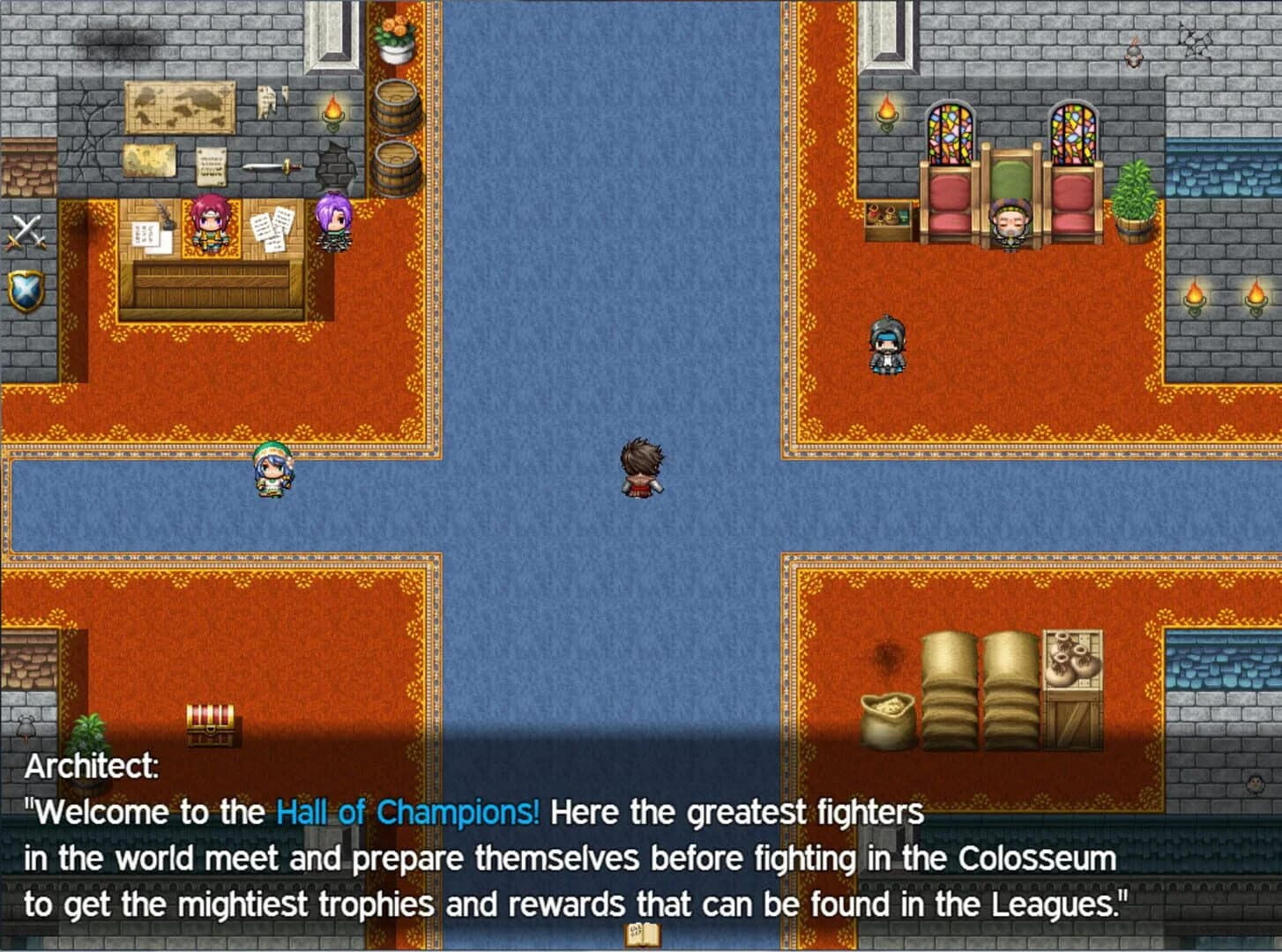The height and width of the screenshot is (952, 1282).
Task: Talk to the hooded figure on the right carpet
Action: click(x=888, y=344)
